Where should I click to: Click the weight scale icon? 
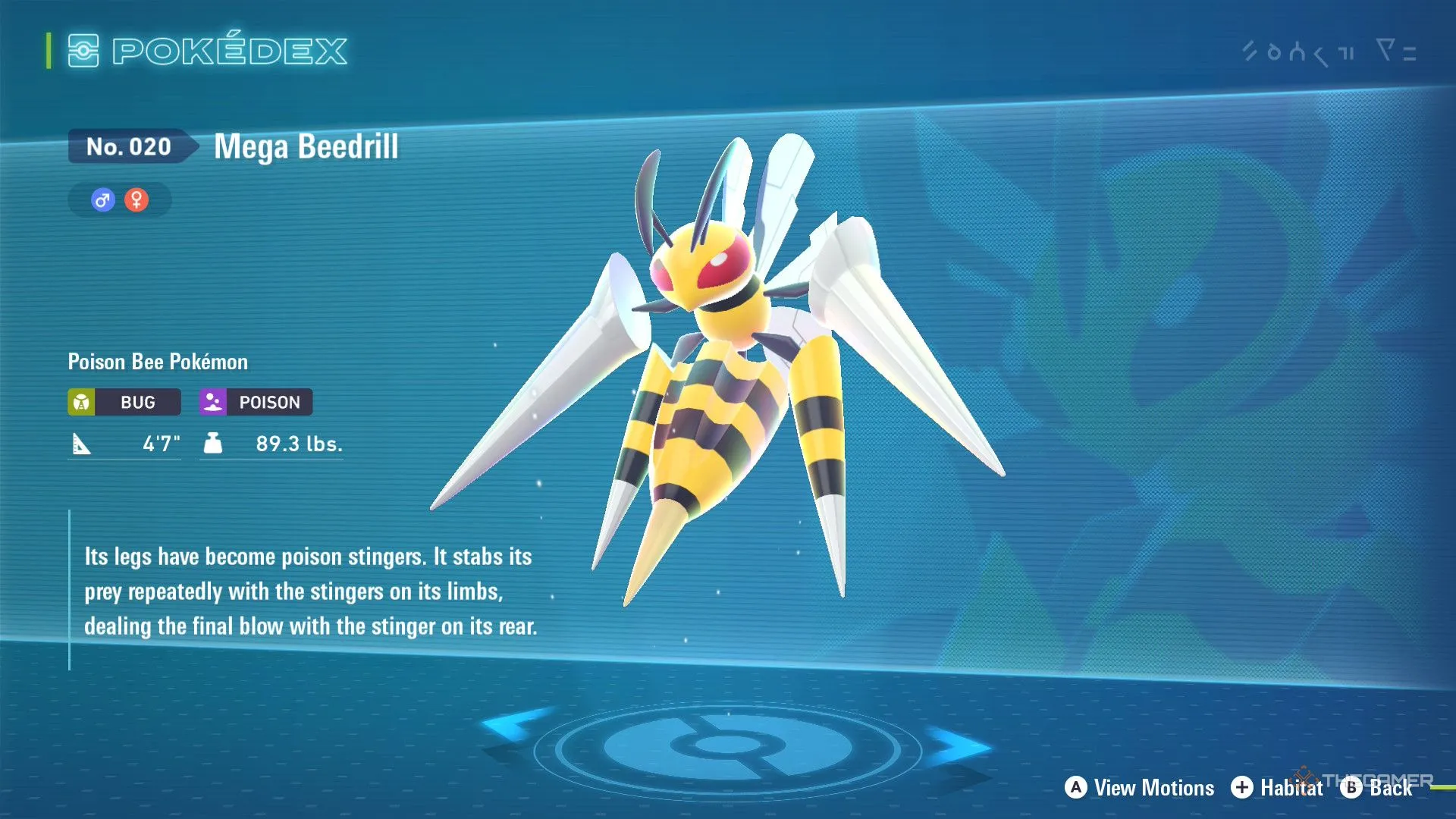click(x=213, y=444)
